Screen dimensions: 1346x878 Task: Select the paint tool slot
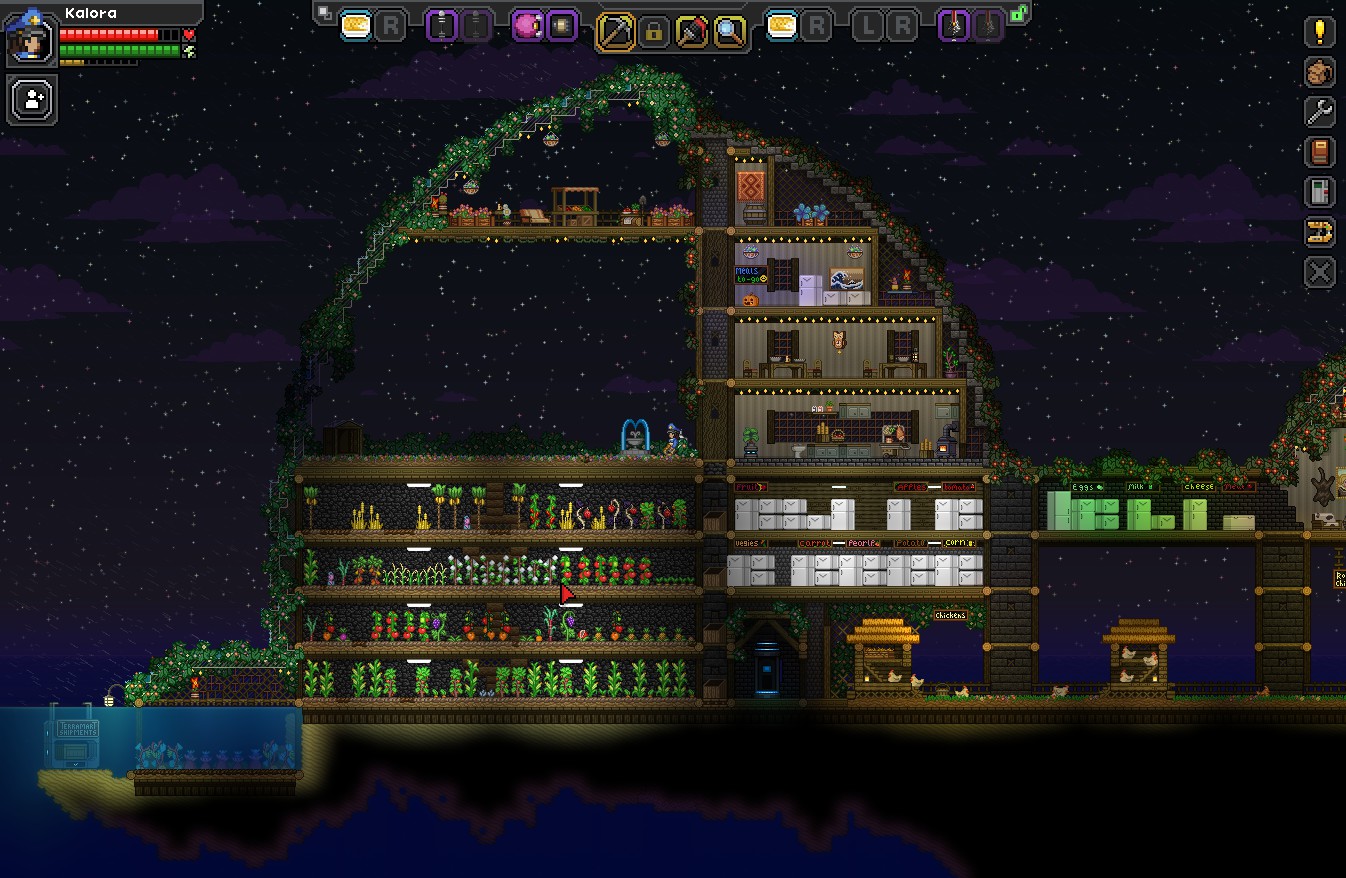pos(692,32)
